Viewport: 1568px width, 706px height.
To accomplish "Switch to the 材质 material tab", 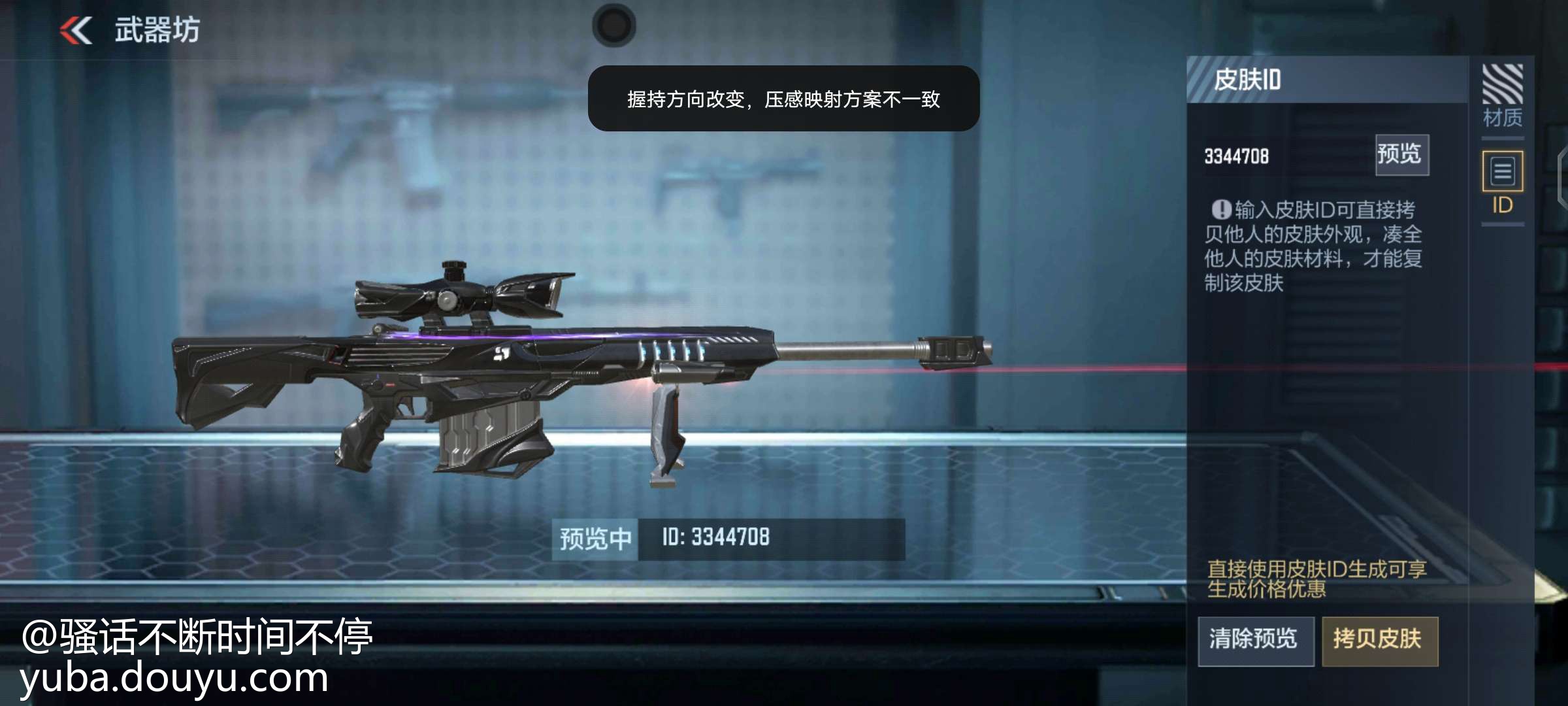I will [x=1502, y=95].
